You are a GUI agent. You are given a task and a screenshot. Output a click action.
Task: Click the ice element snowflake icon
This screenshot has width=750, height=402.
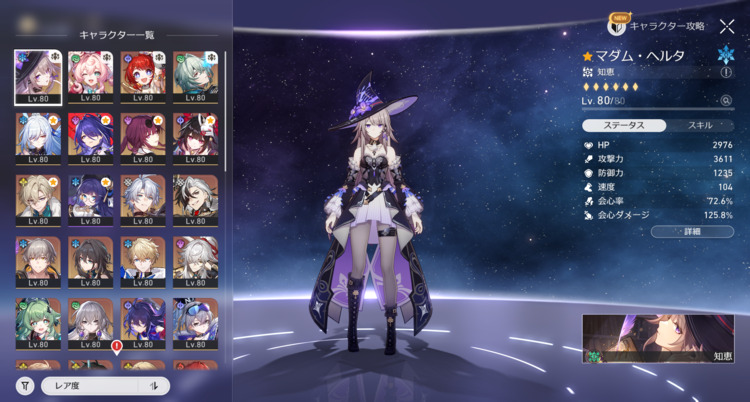pyautogui.click(x=725, y=54)
